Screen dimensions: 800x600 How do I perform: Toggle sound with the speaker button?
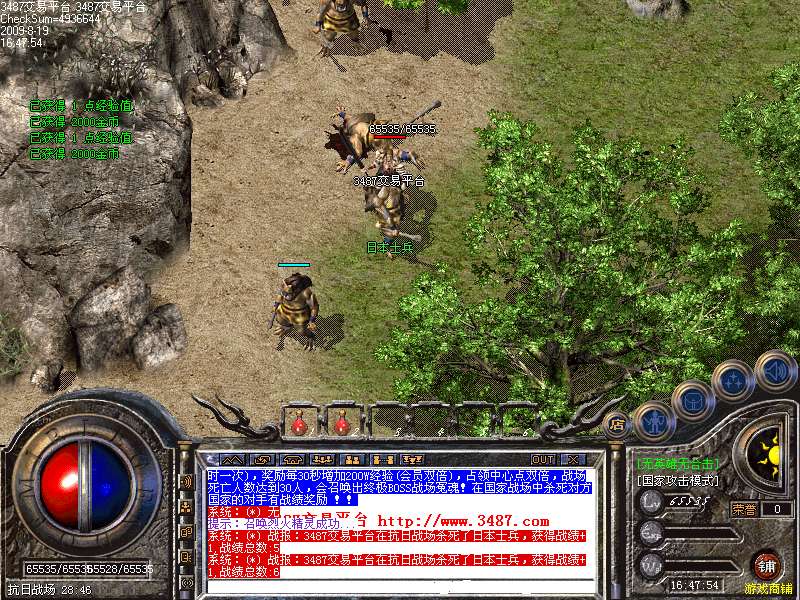click(x=775, y=370)
